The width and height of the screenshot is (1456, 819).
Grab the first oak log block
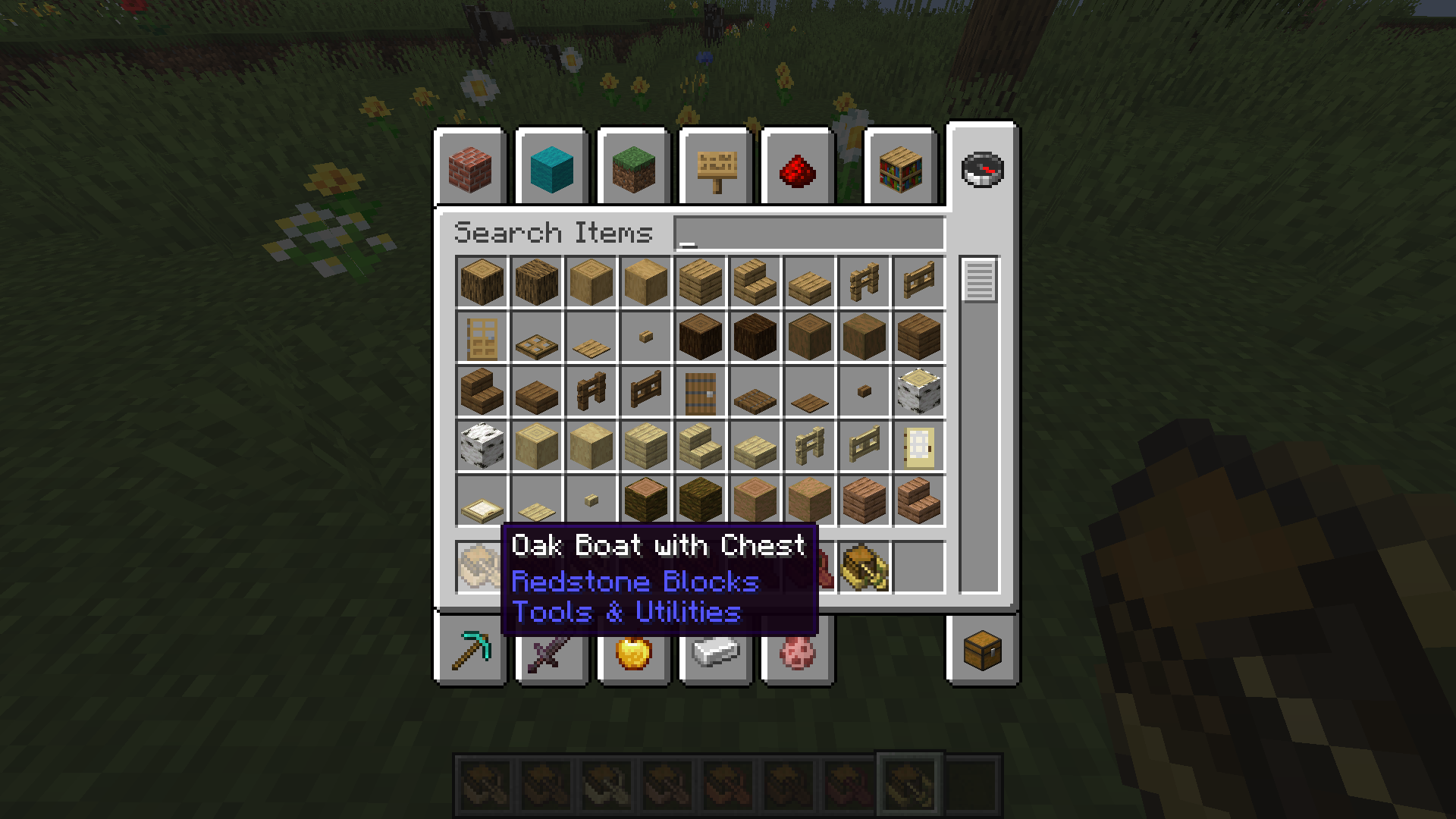point(482,282)
